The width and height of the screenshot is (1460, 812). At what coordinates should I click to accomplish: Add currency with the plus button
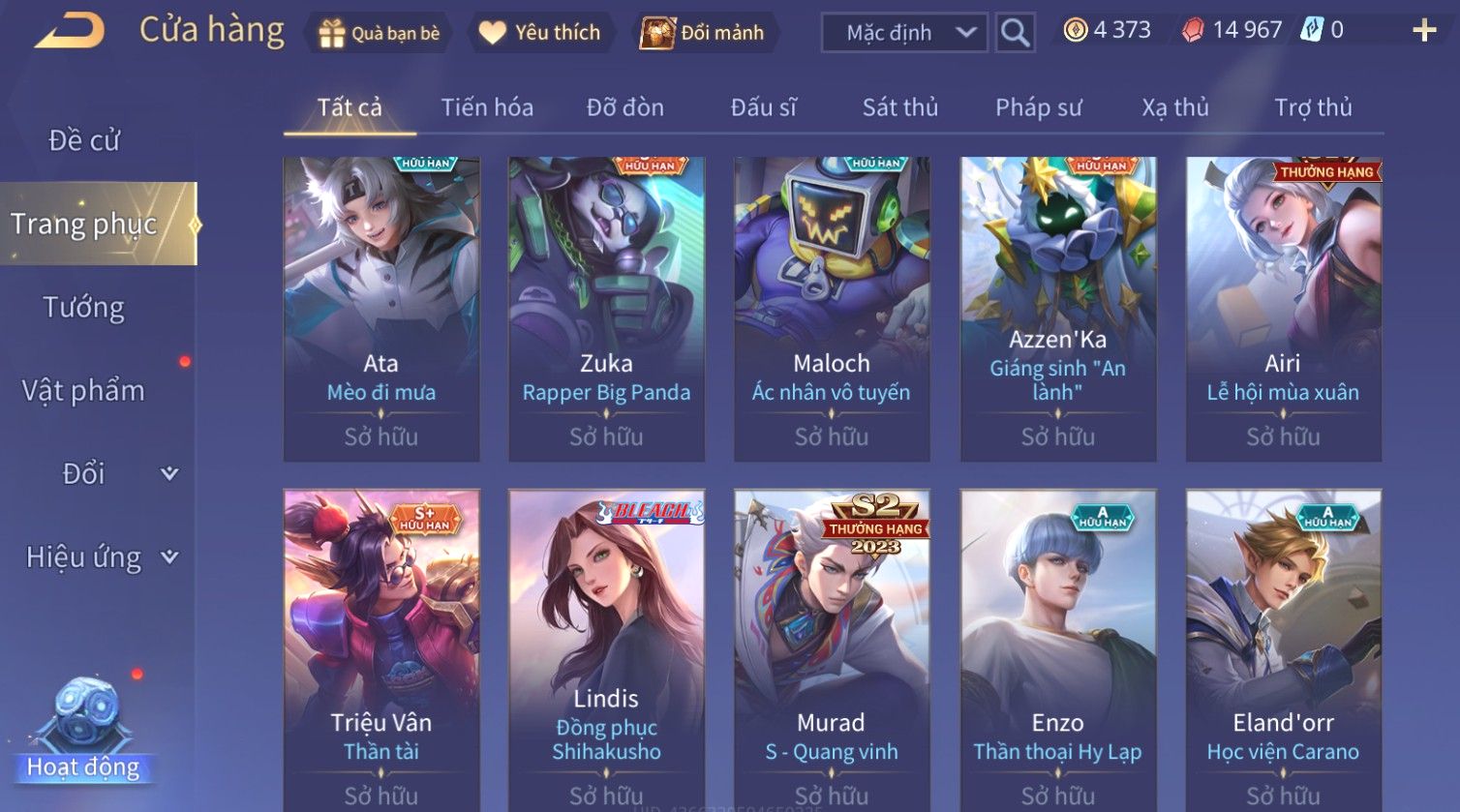[x=1424, y=31]
